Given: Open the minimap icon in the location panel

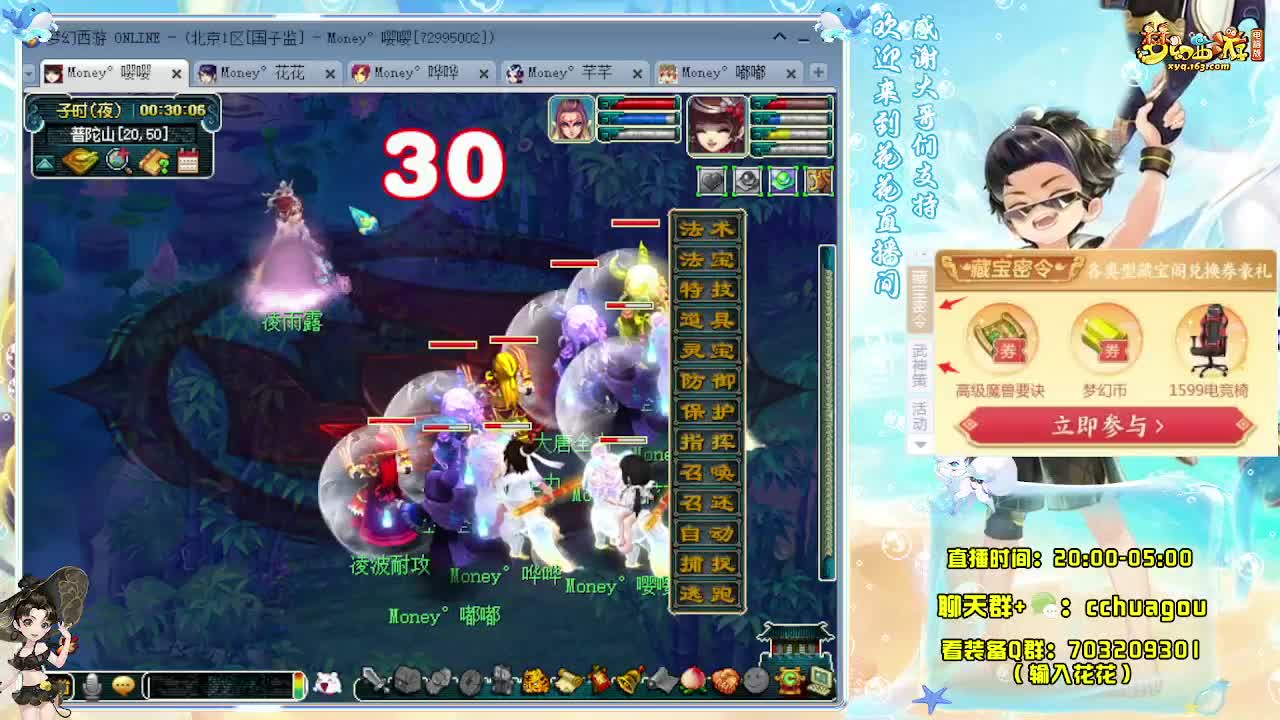Looking at the screenshot, I should 81,161.
